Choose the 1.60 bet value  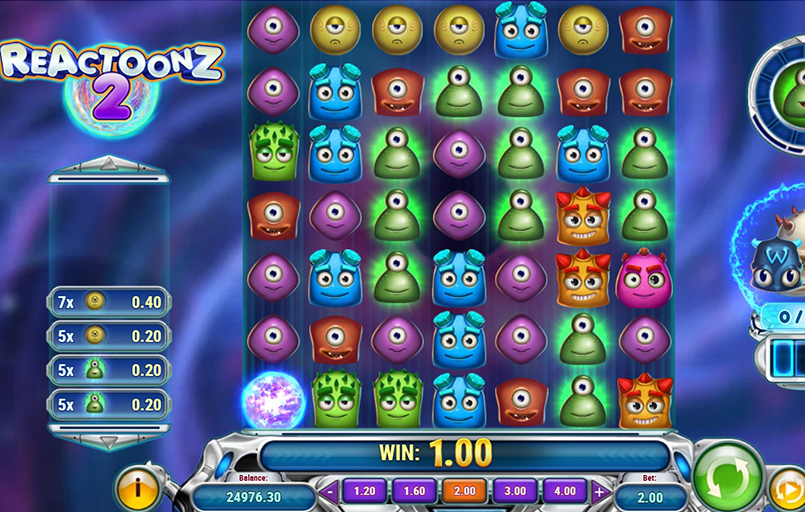[413, 491]
